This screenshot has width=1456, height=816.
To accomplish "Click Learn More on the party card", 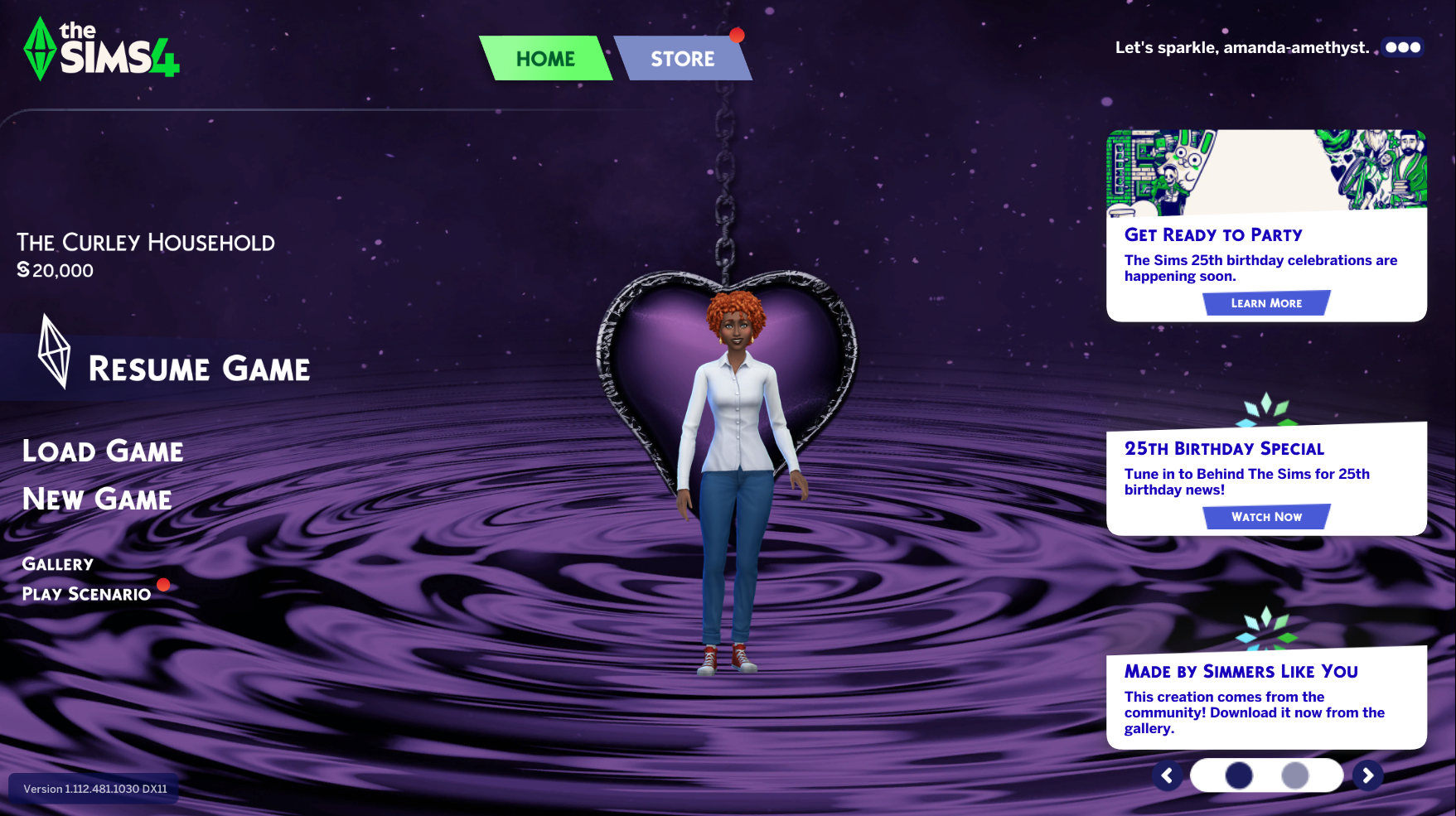I will pyautogui.click(x=1265, y=303).
